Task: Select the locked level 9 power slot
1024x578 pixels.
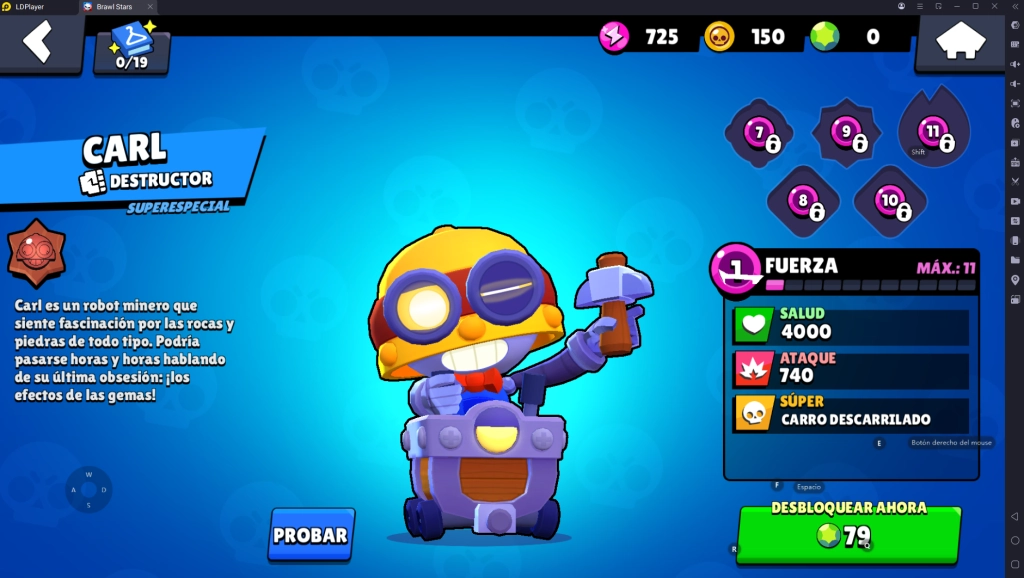Action: pyautogui.click(x=847, y=133)
